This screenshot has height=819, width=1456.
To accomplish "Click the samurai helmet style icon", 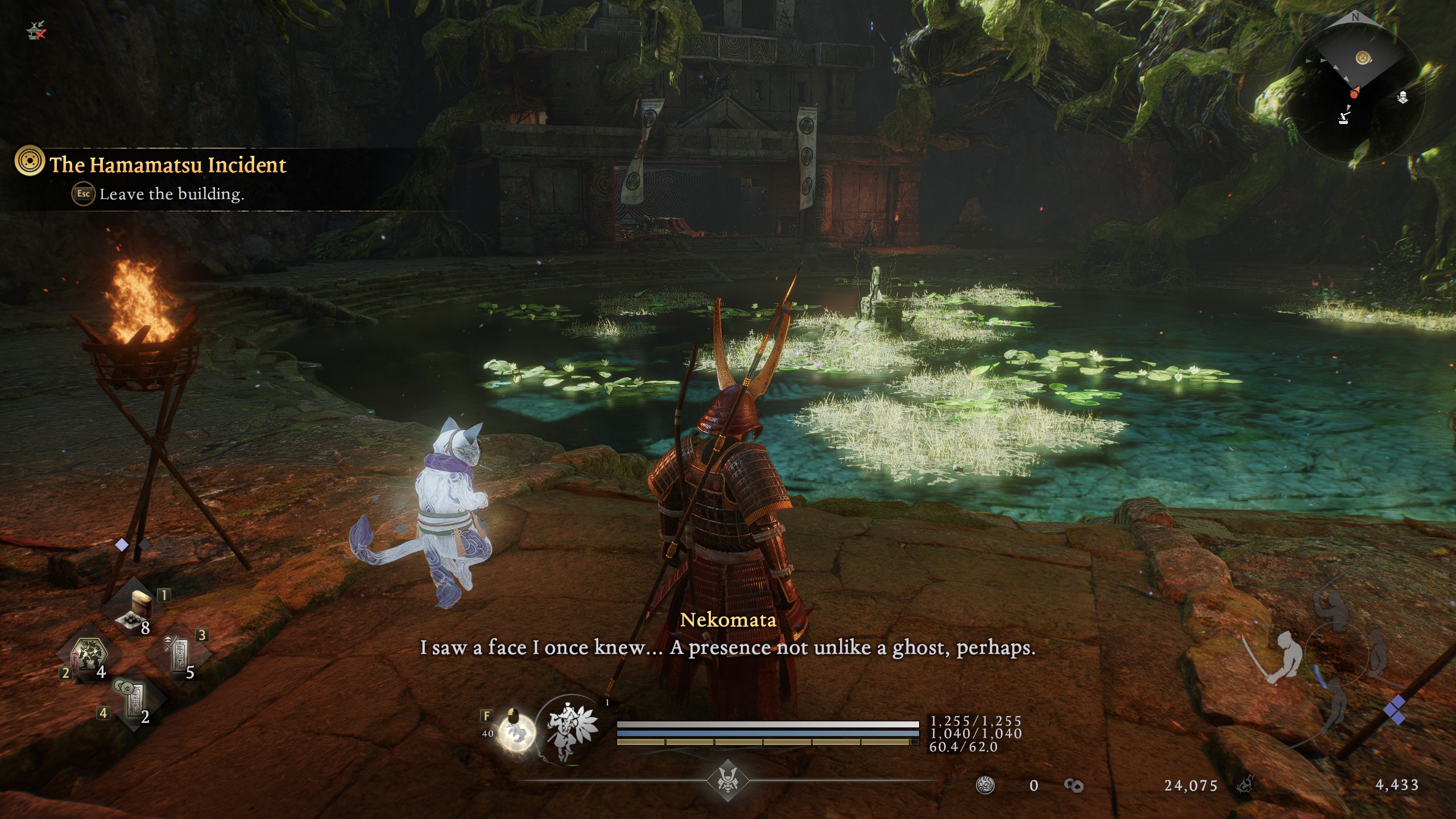I will [727, 781].
